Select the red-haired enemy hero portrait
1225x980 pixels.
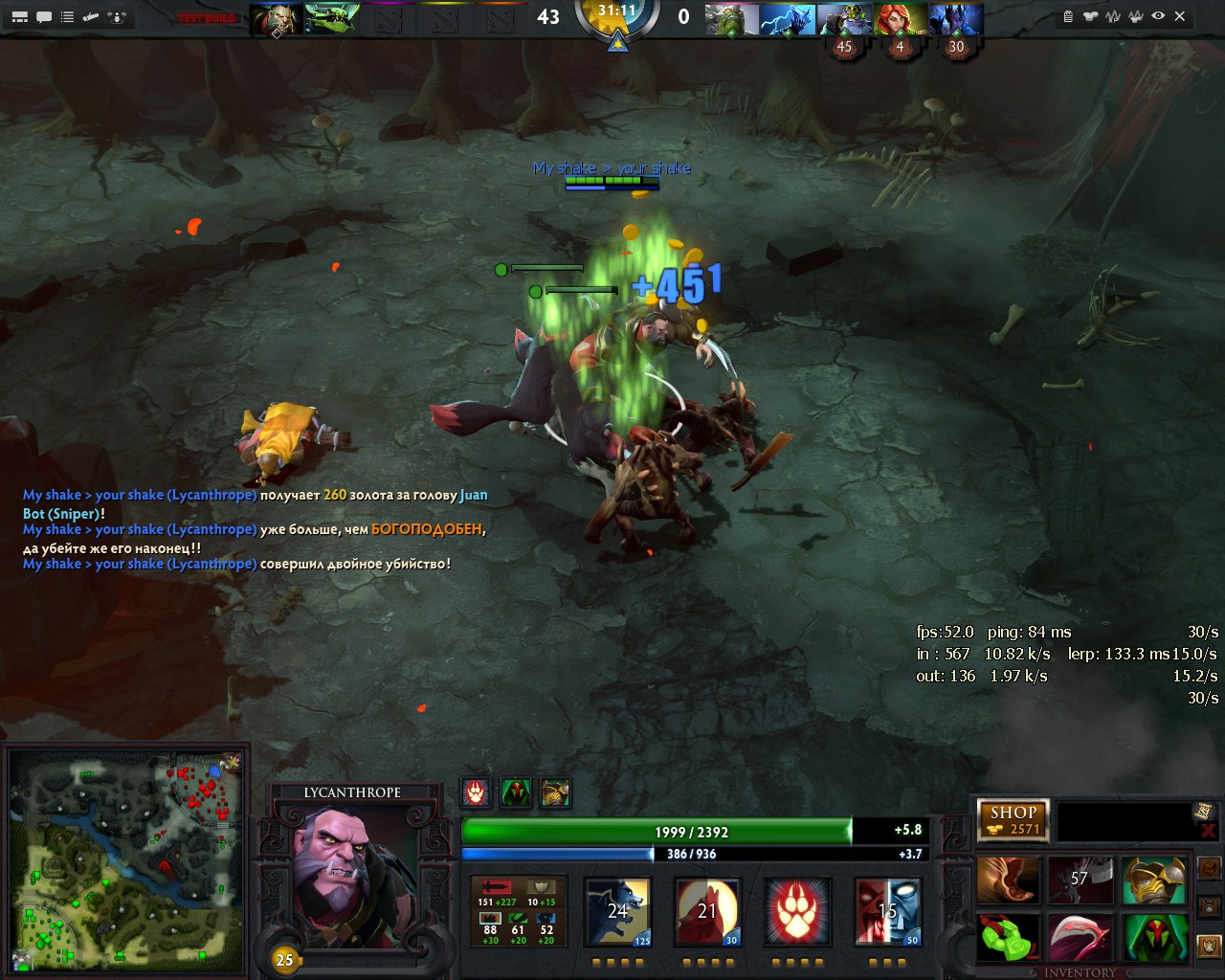pos(899,19)
